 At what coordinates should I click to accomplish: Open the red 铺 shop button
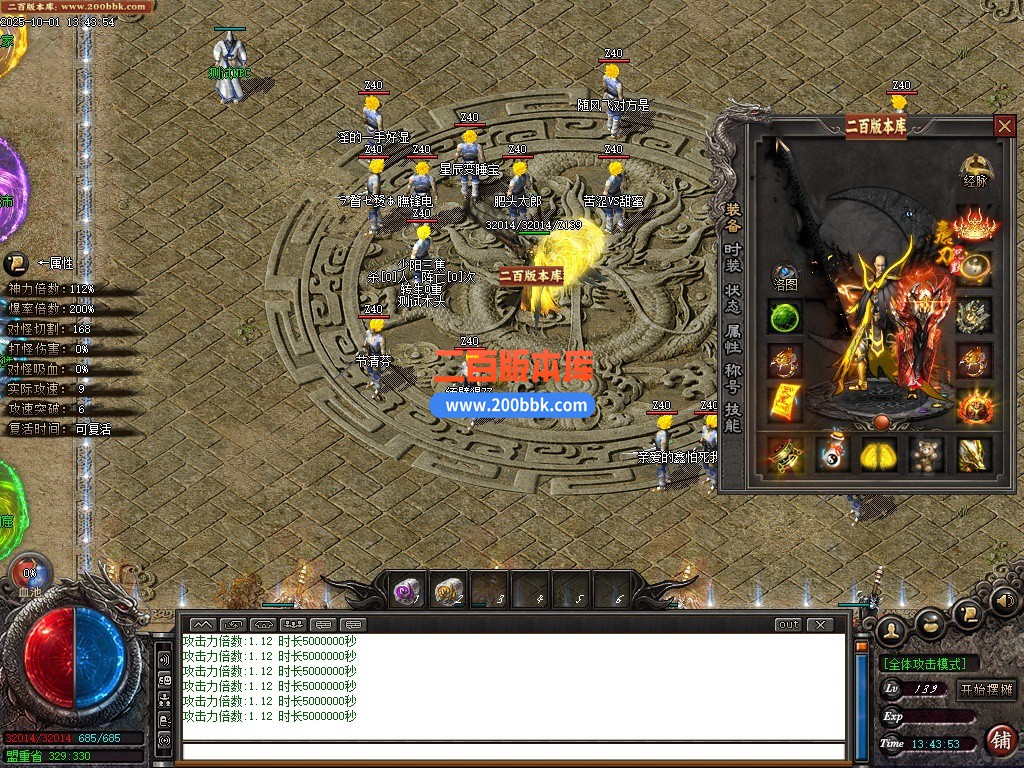coord(1001,740)
